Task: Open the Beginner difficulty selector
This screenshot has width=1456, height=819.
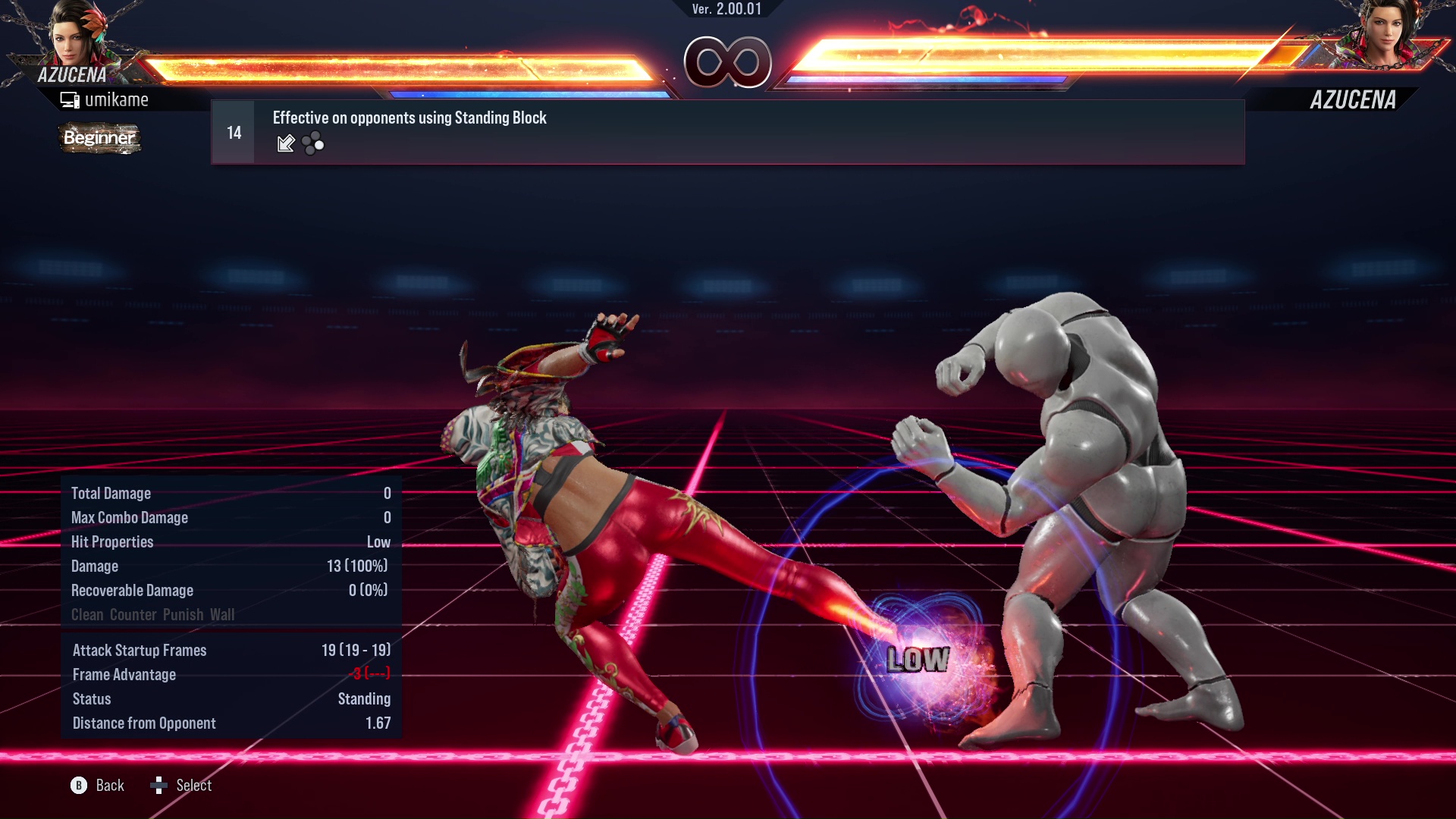Action: pos(99,139)
